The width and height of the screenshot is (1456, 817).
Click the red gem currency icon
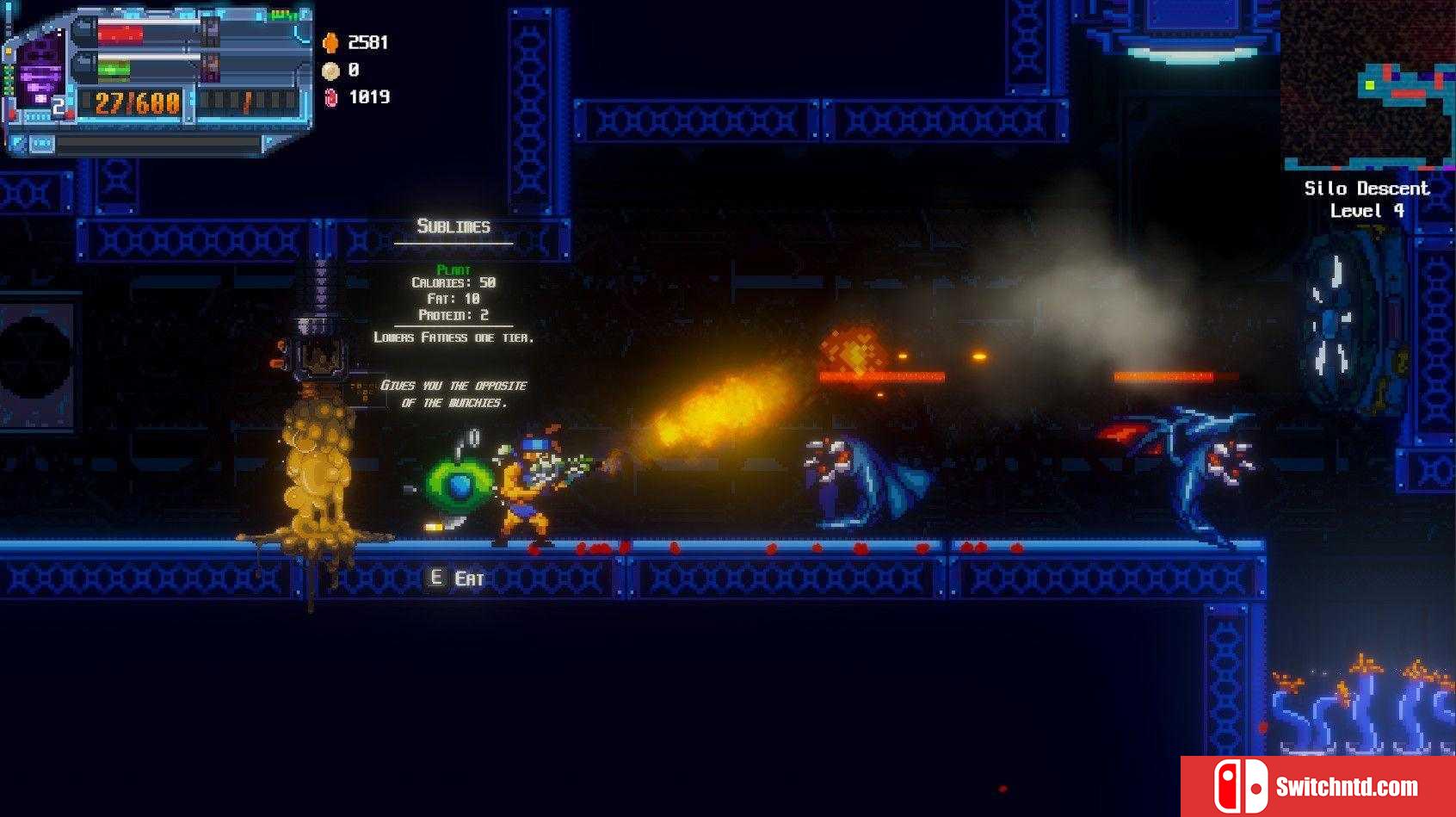[x=331, y=98]
